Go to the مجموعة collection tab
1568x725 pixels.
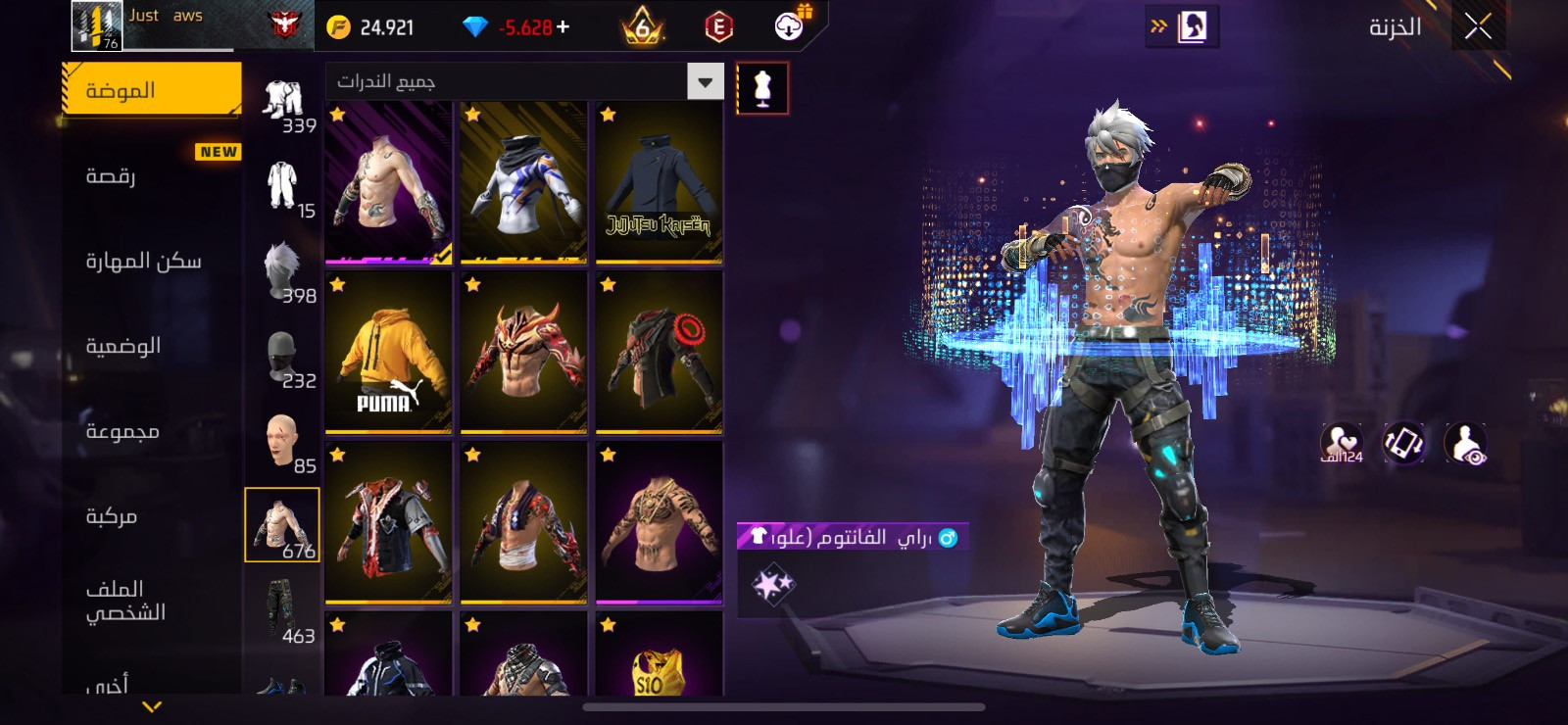click(x=151, y=431)
